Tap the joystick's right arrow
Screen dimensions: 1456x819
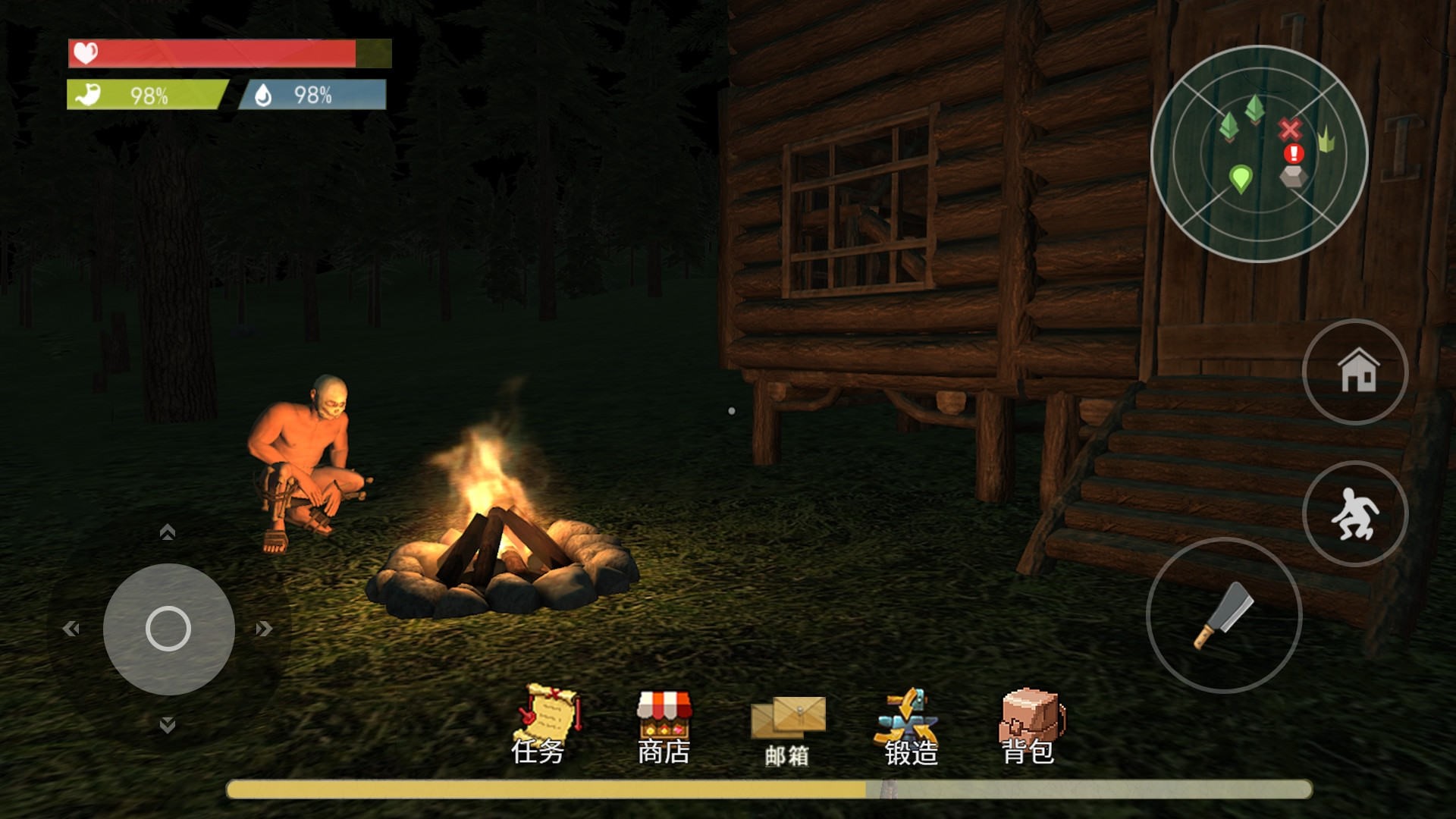(263, 629)
